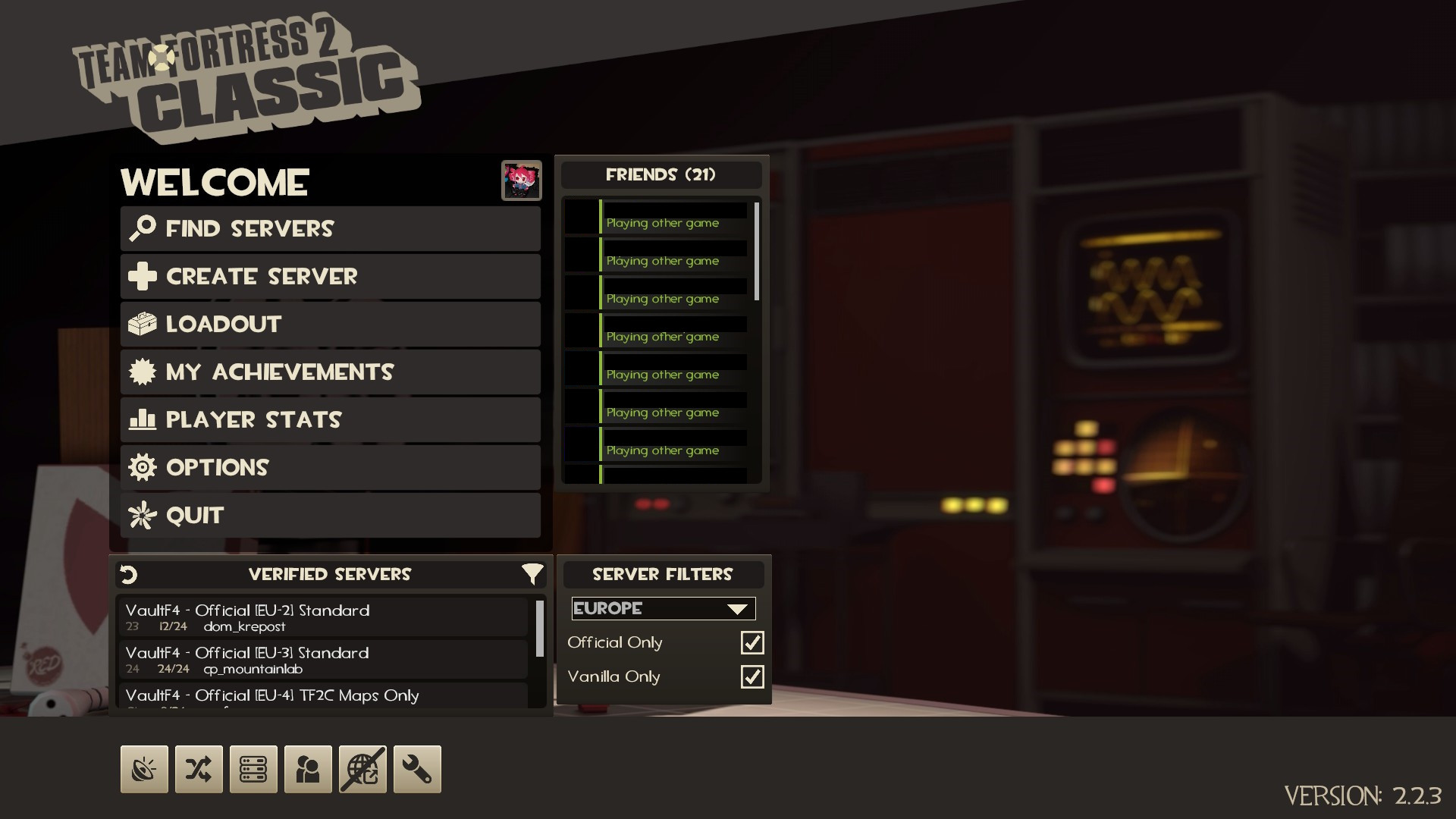Click the friends/players icon in bottom toolbar
The width and height of the screenshot is (1456, 819).
(308, 769)
